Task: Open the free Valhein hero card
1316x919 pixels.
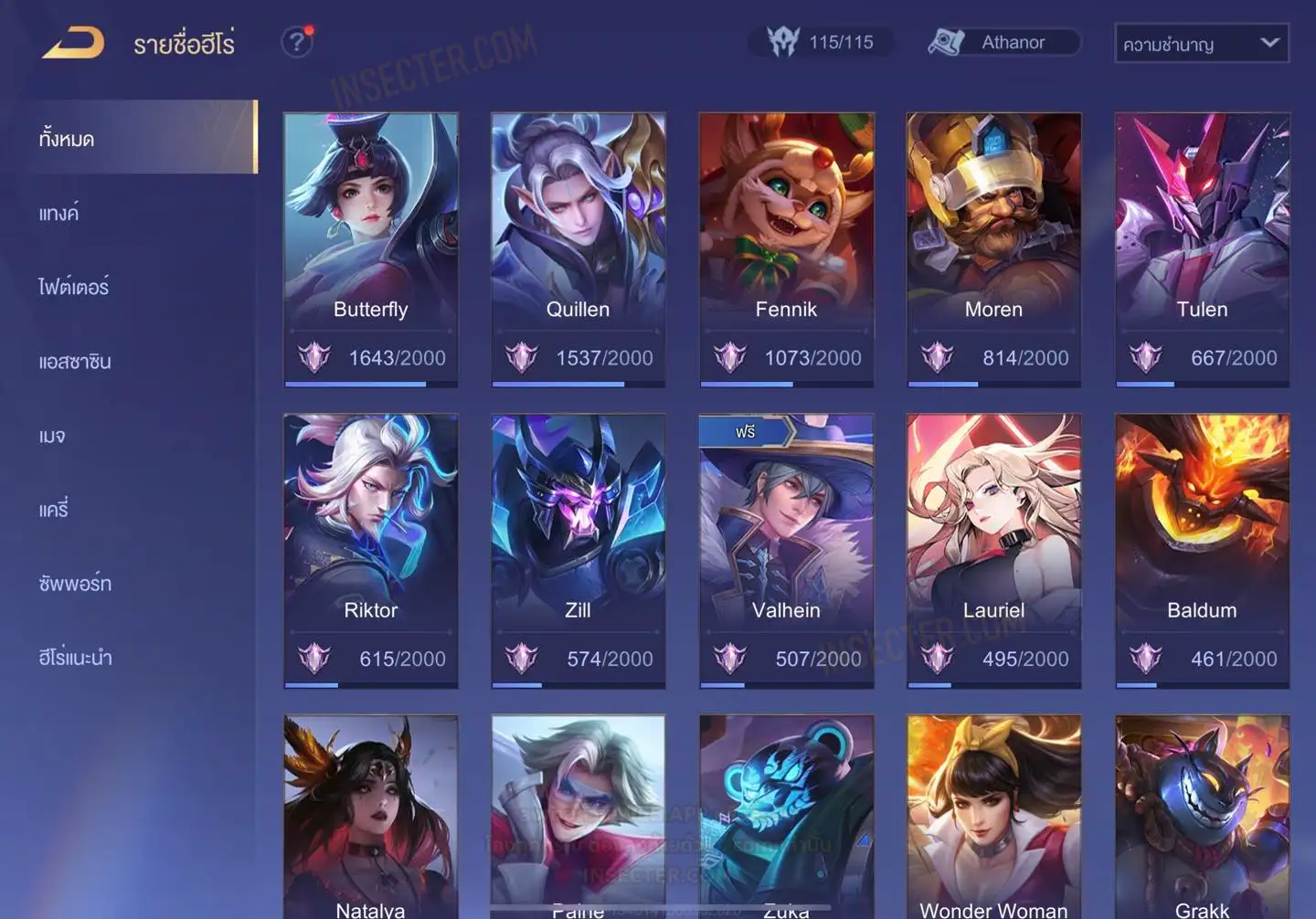Action: [x=786, y=550]
